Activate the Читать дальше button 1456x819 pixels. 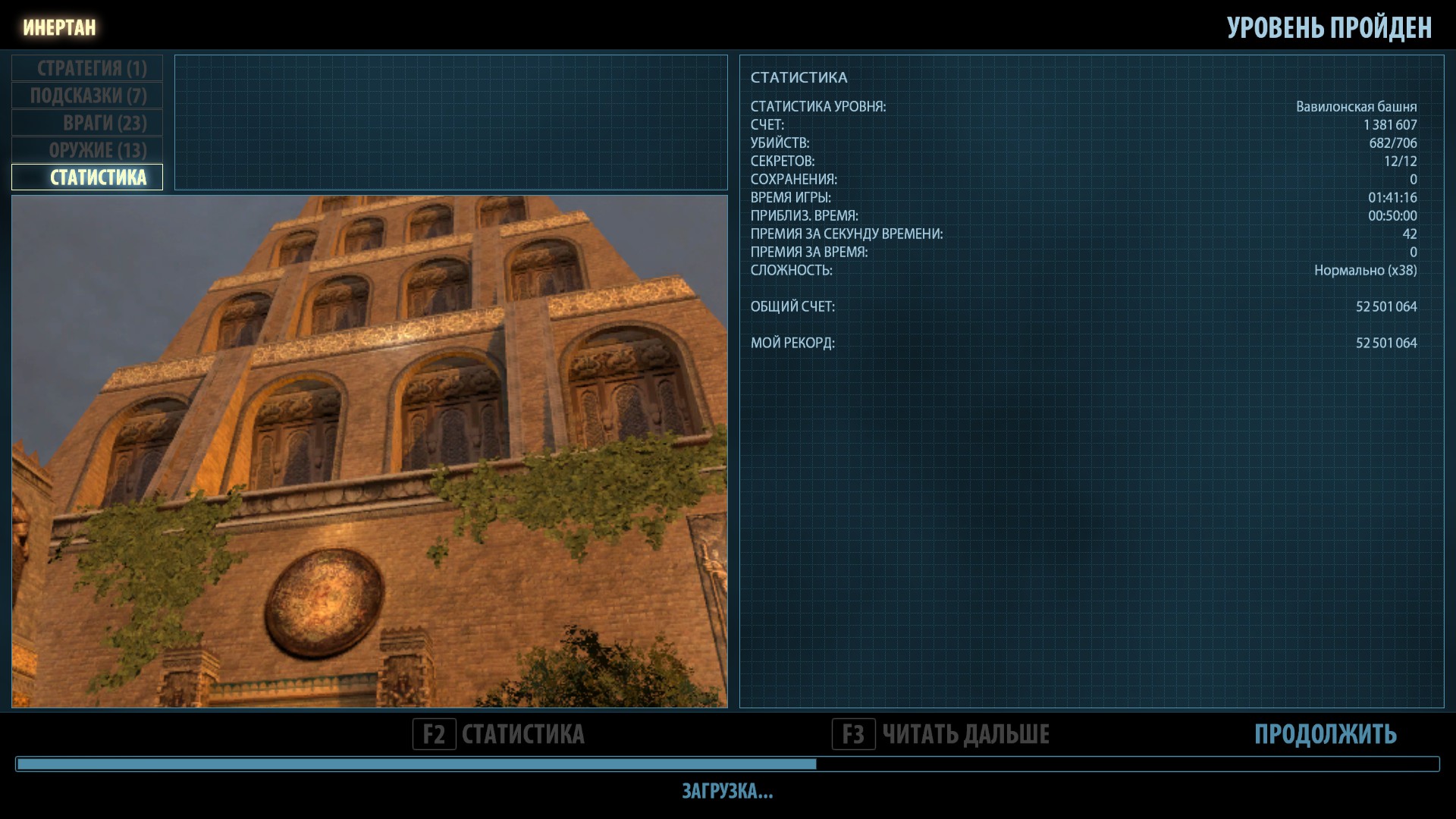[941, 734]
